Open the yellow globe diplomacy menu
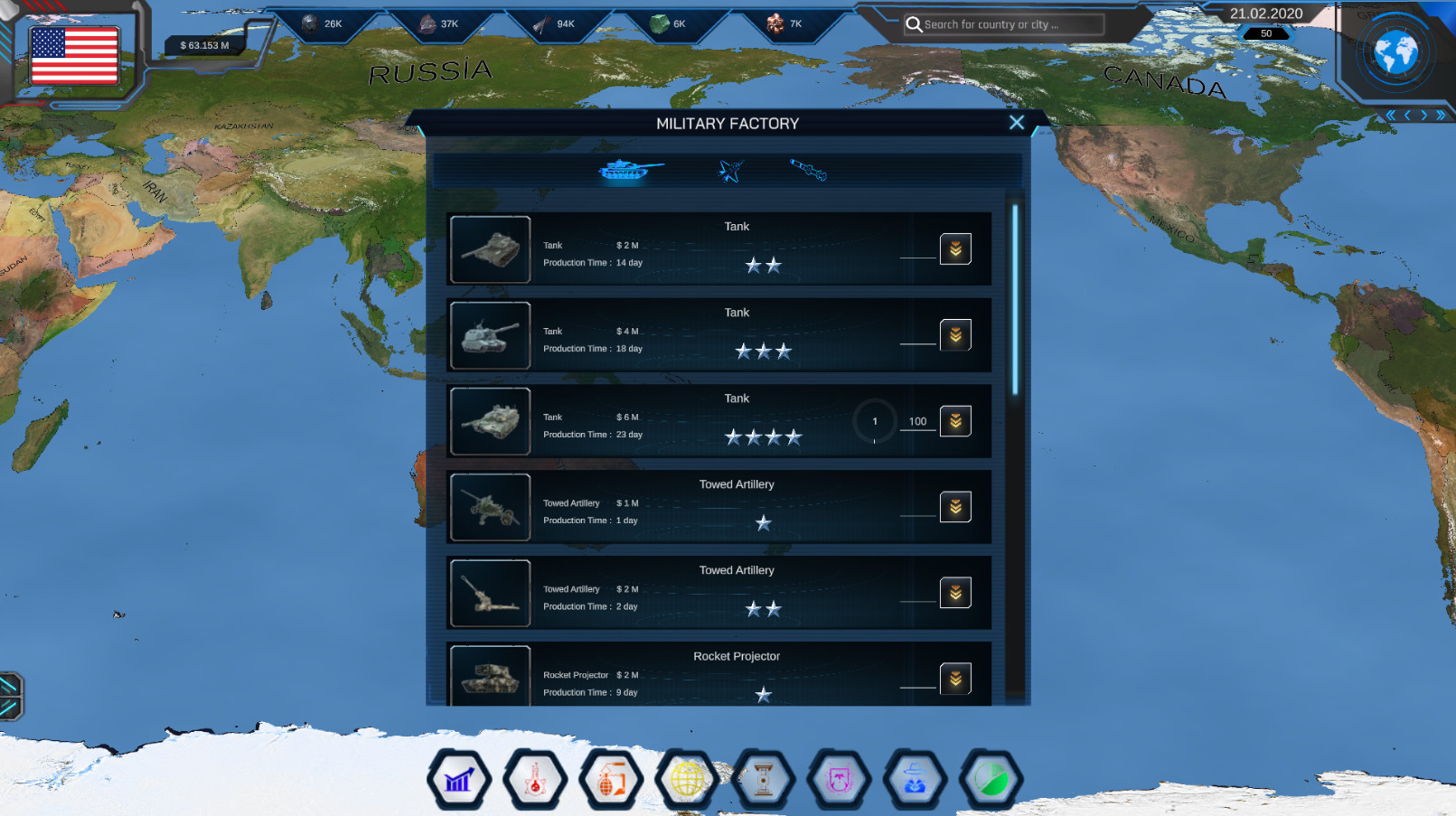Screen dimensions: 1456x816 click(x=687, y=779)
